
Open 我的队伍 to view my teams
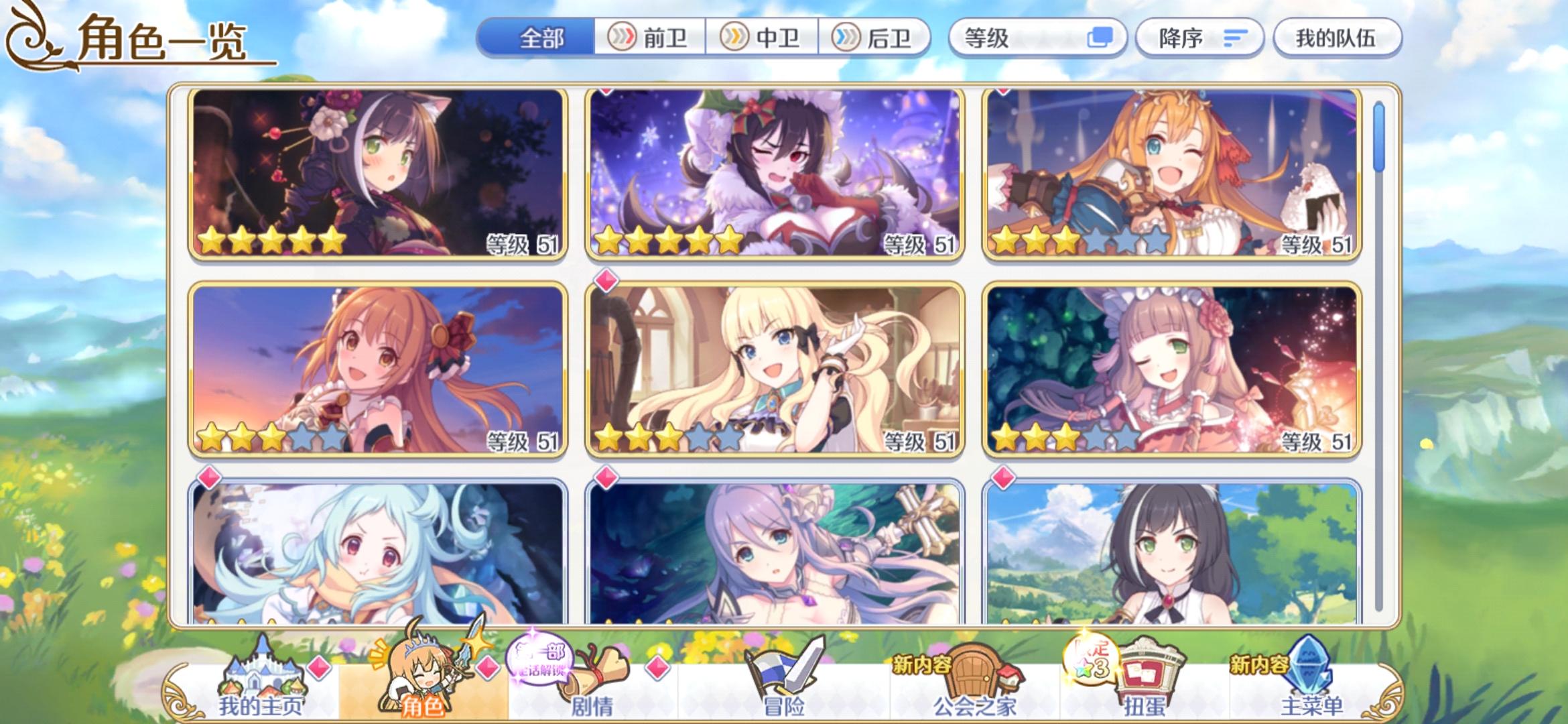pos(1337,38)
